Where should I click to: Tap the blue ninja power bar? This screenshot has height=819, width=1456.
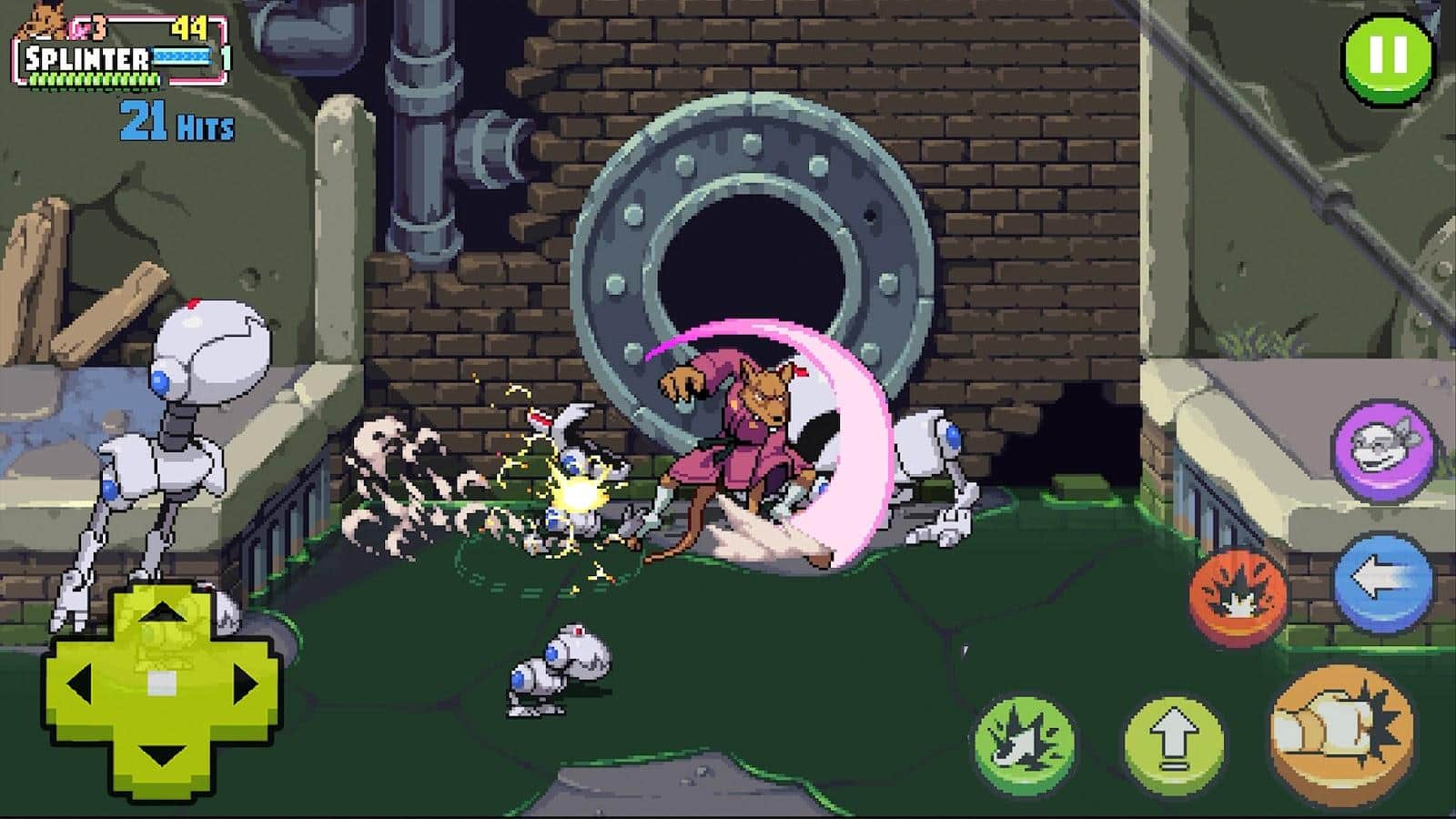pos(180,56)
